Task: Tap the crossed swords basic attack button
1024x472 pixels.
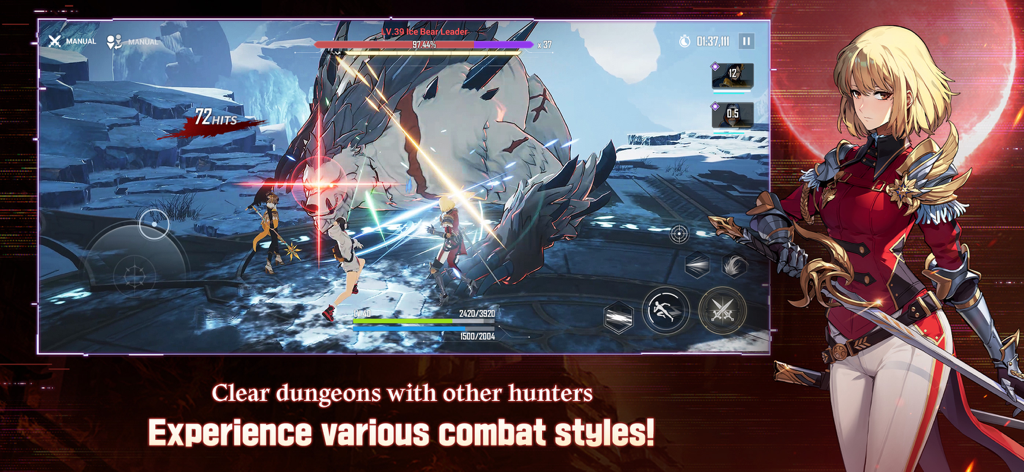Action: click(721, 311)
